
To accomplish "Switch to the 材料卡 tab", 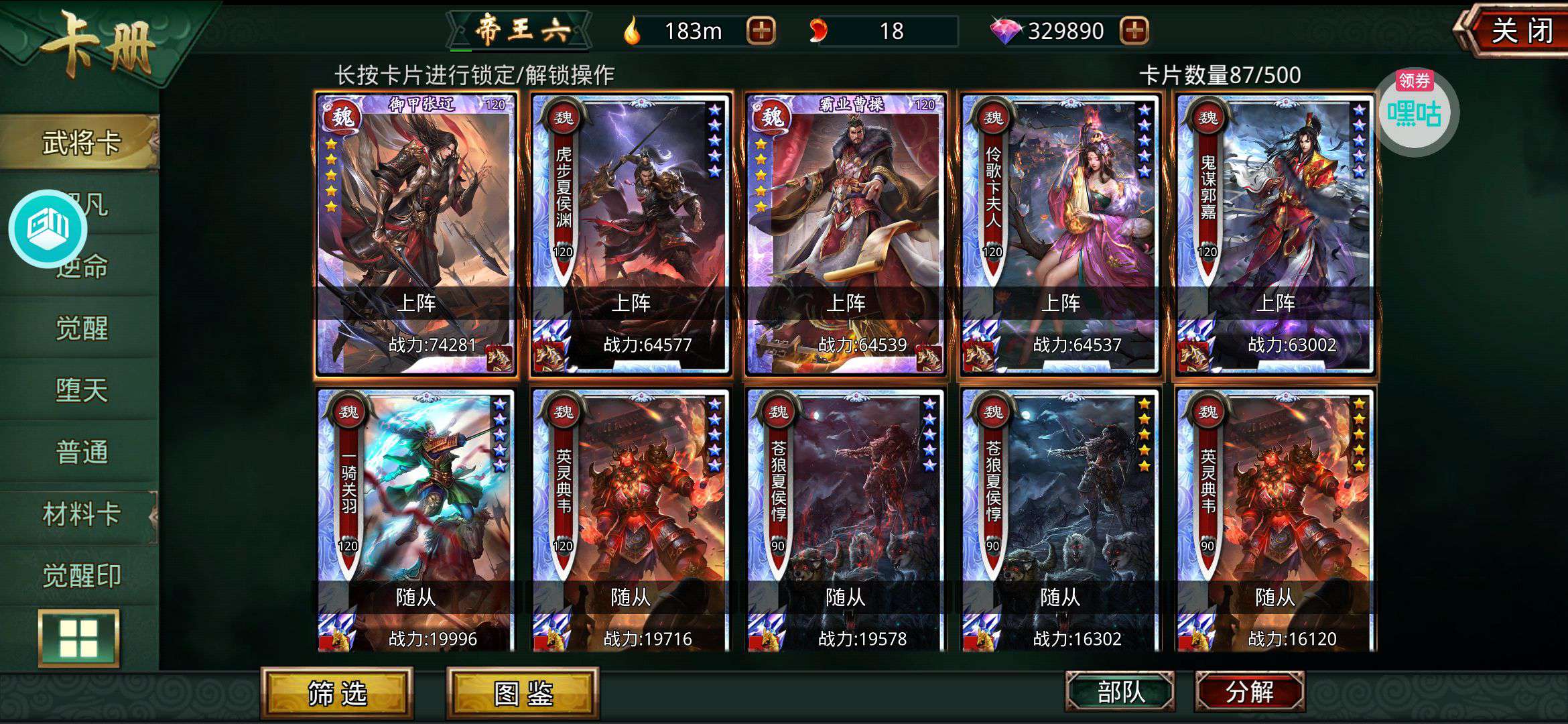I will tap(80, 514).
